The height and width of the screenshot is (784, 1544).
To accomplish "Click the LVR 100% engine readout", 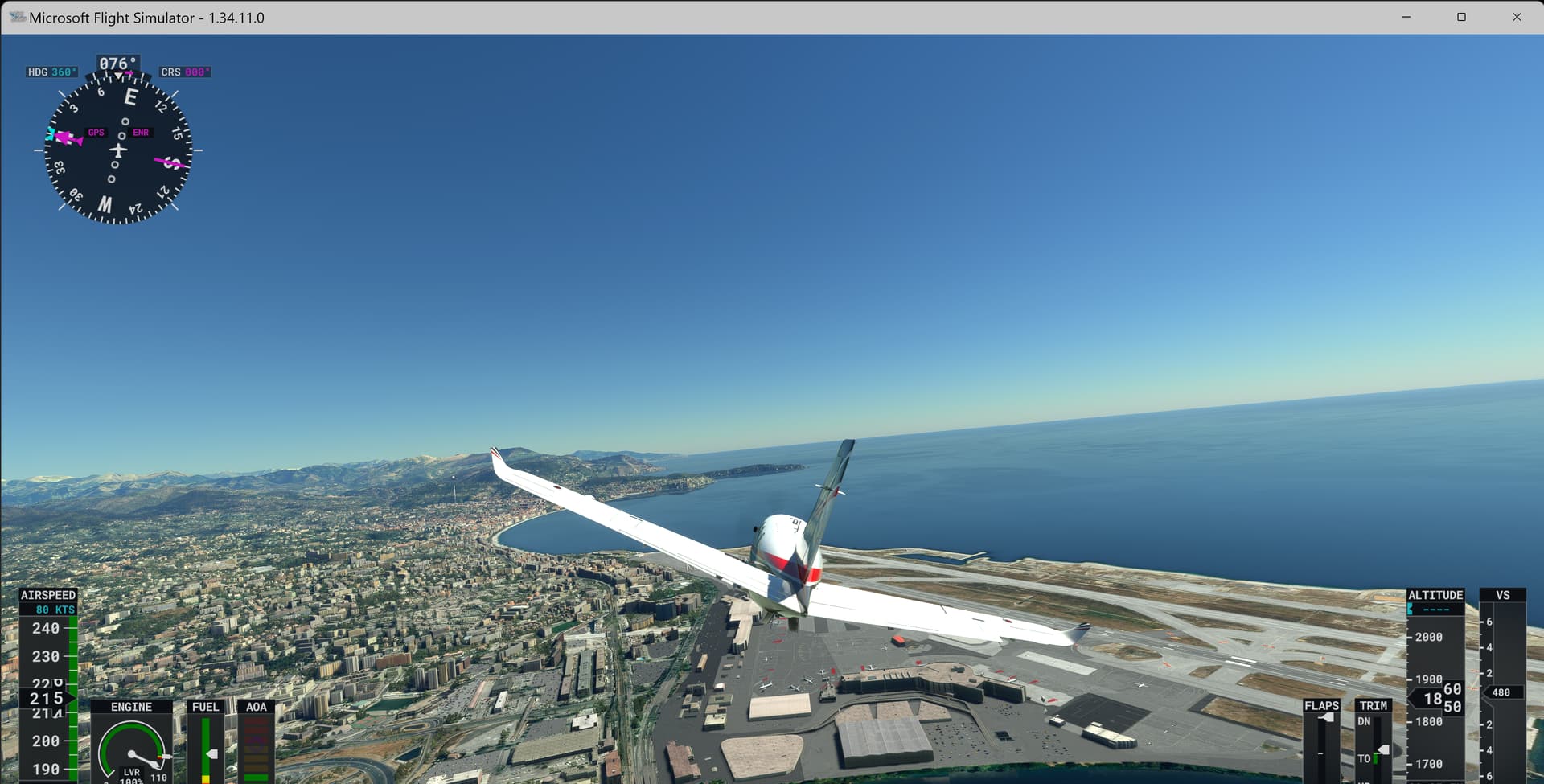I will pos(131,774).
